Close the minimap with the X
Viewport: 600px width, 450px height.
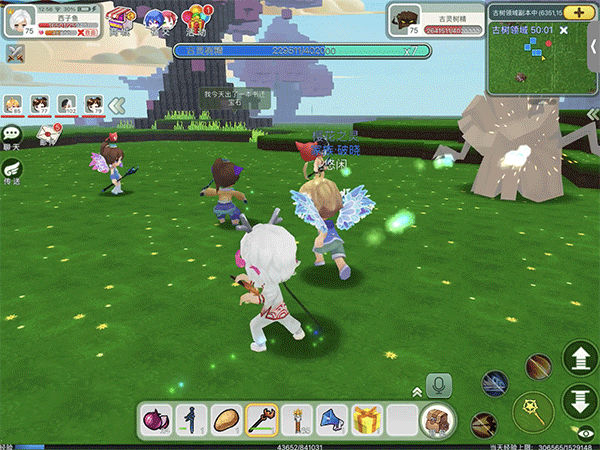coord(564,32)
